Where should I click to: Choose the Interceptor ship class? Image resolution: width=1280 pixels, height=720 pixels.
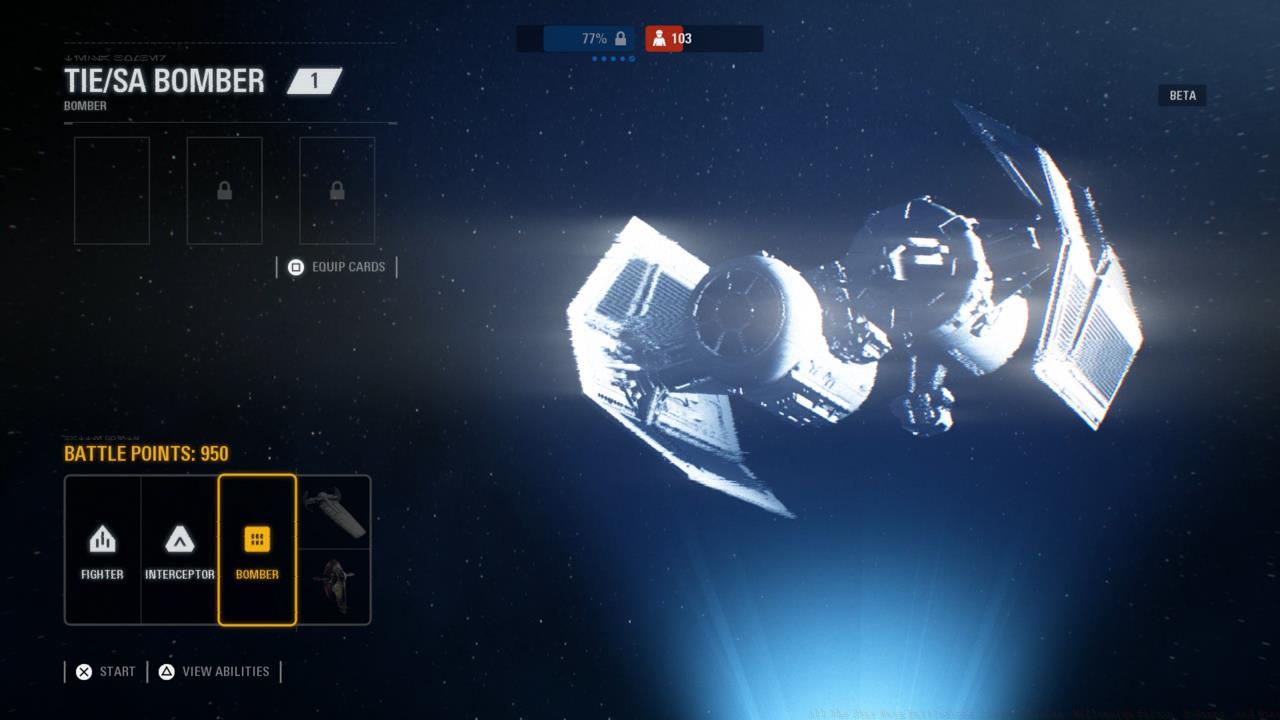click(179, 549)
